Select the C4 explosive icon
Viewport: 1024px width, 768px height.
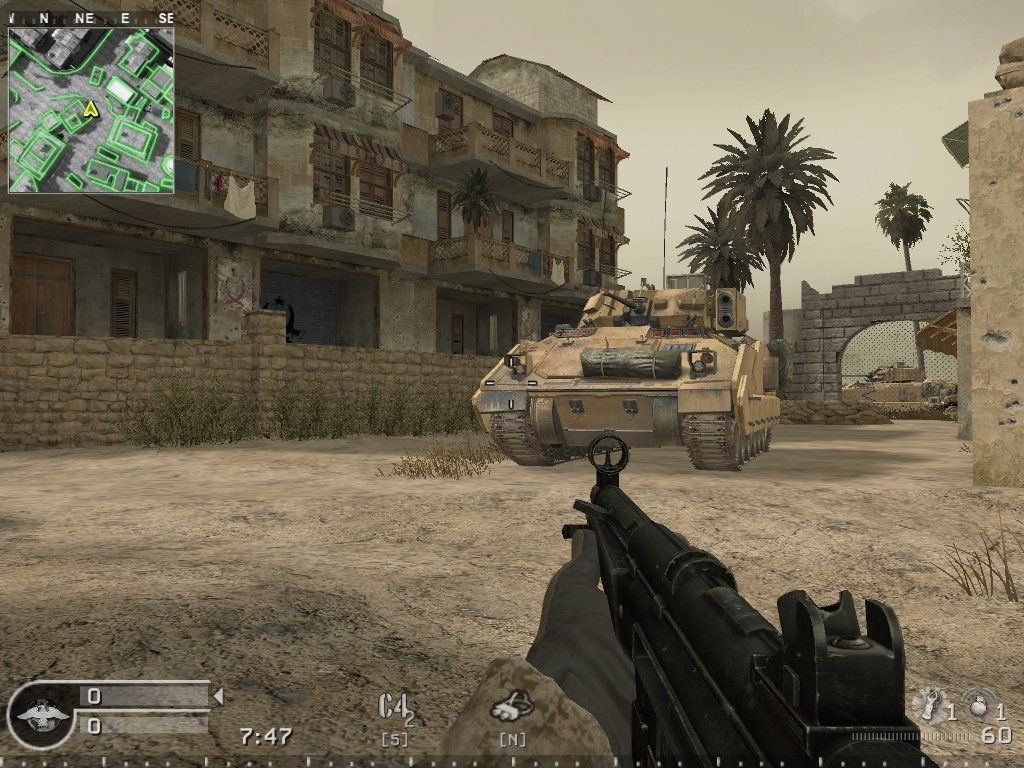(394, 706)
